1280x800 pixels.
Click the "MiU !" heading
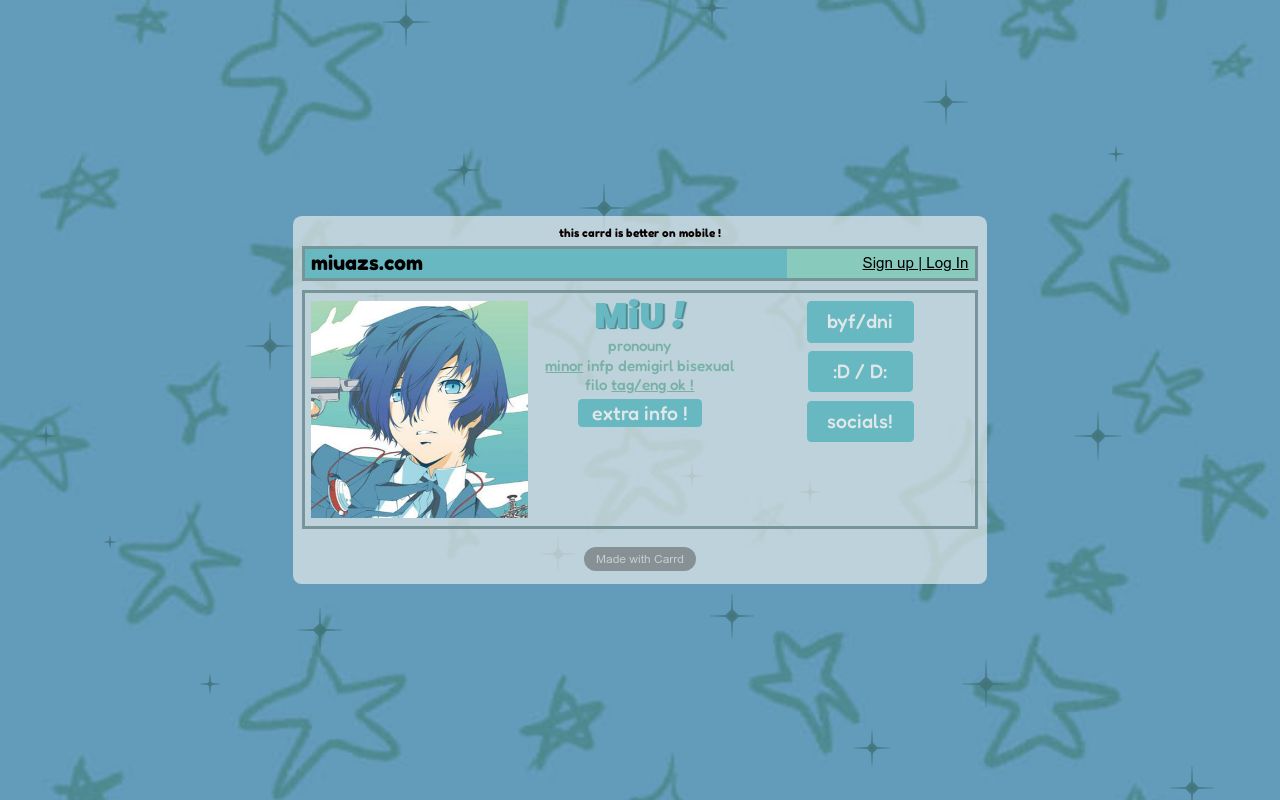coord(640,314)
